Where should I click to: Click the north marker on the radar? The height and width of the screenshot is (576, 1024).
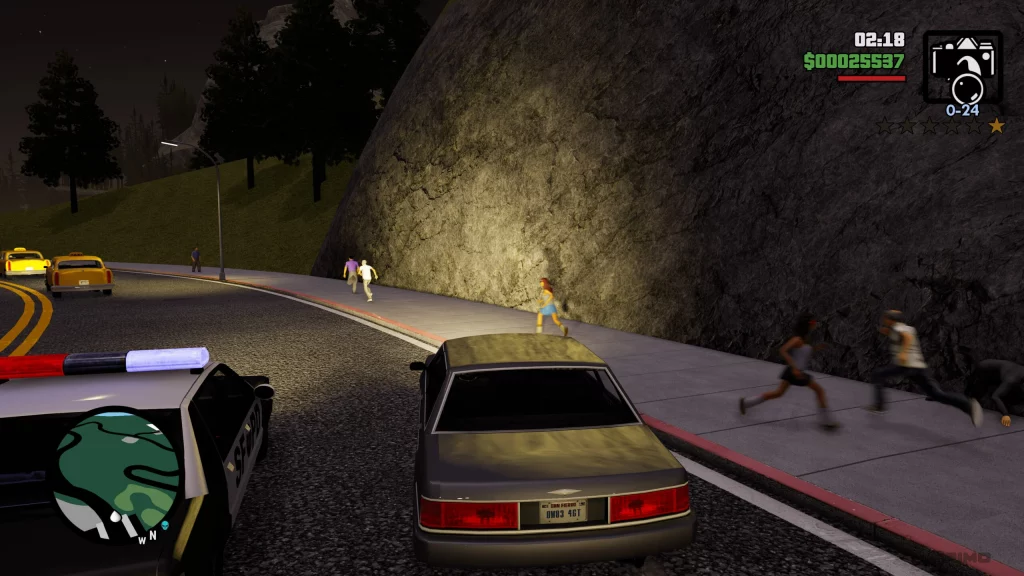pos(152,536)
